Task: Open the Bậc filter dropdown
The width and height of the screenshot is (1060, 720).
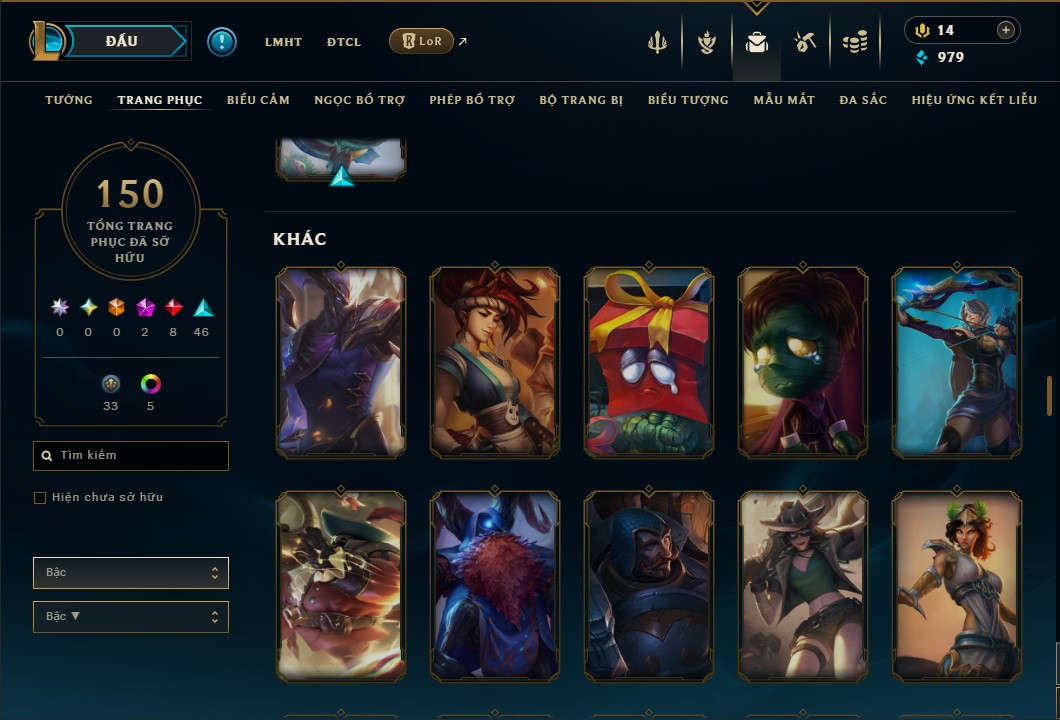Action: pyautogui.click(x=130, y=573)
